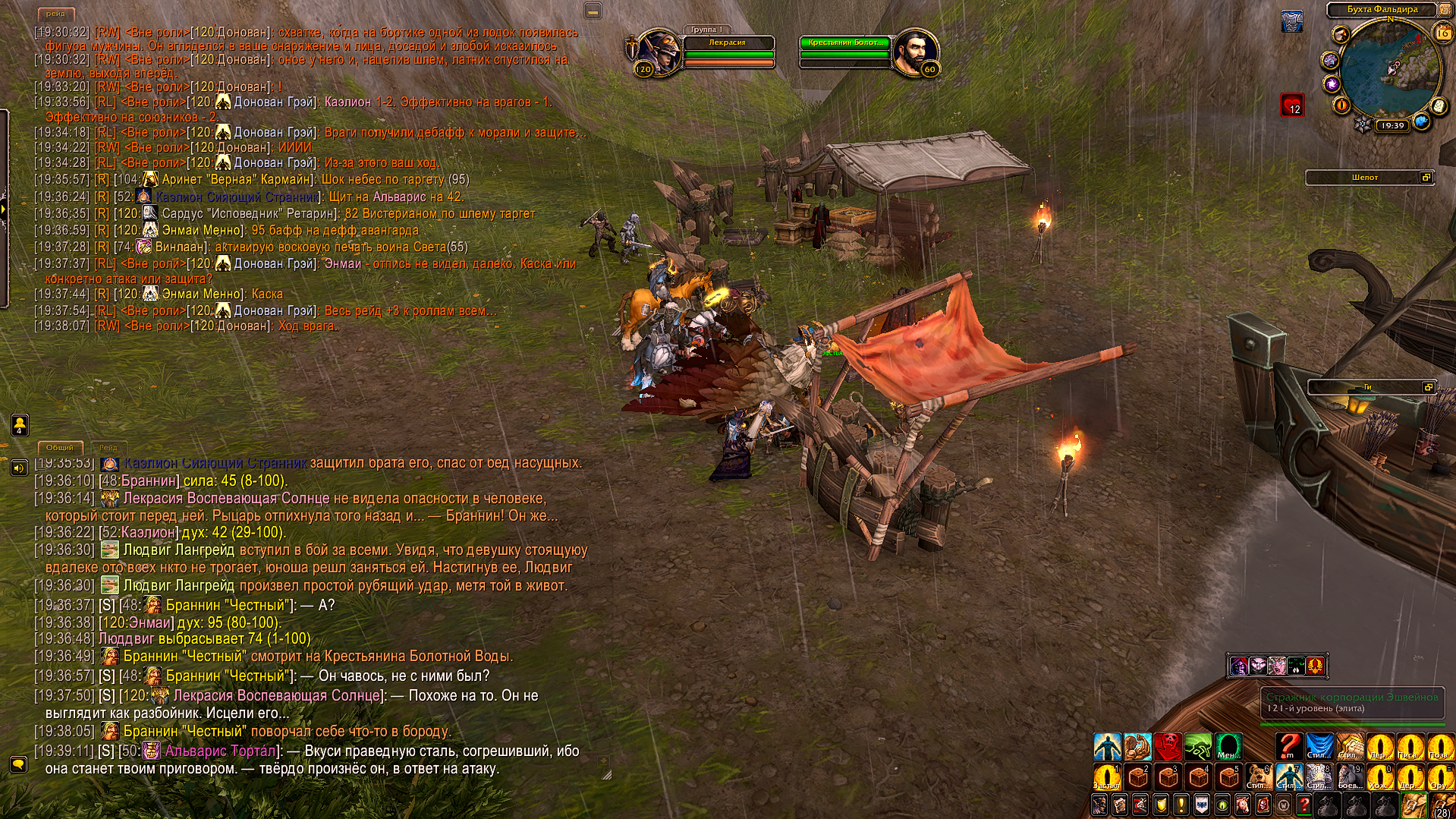Click the Бухта Фальдира minimap
The image size is (1456, 819).
(1389, 71)
